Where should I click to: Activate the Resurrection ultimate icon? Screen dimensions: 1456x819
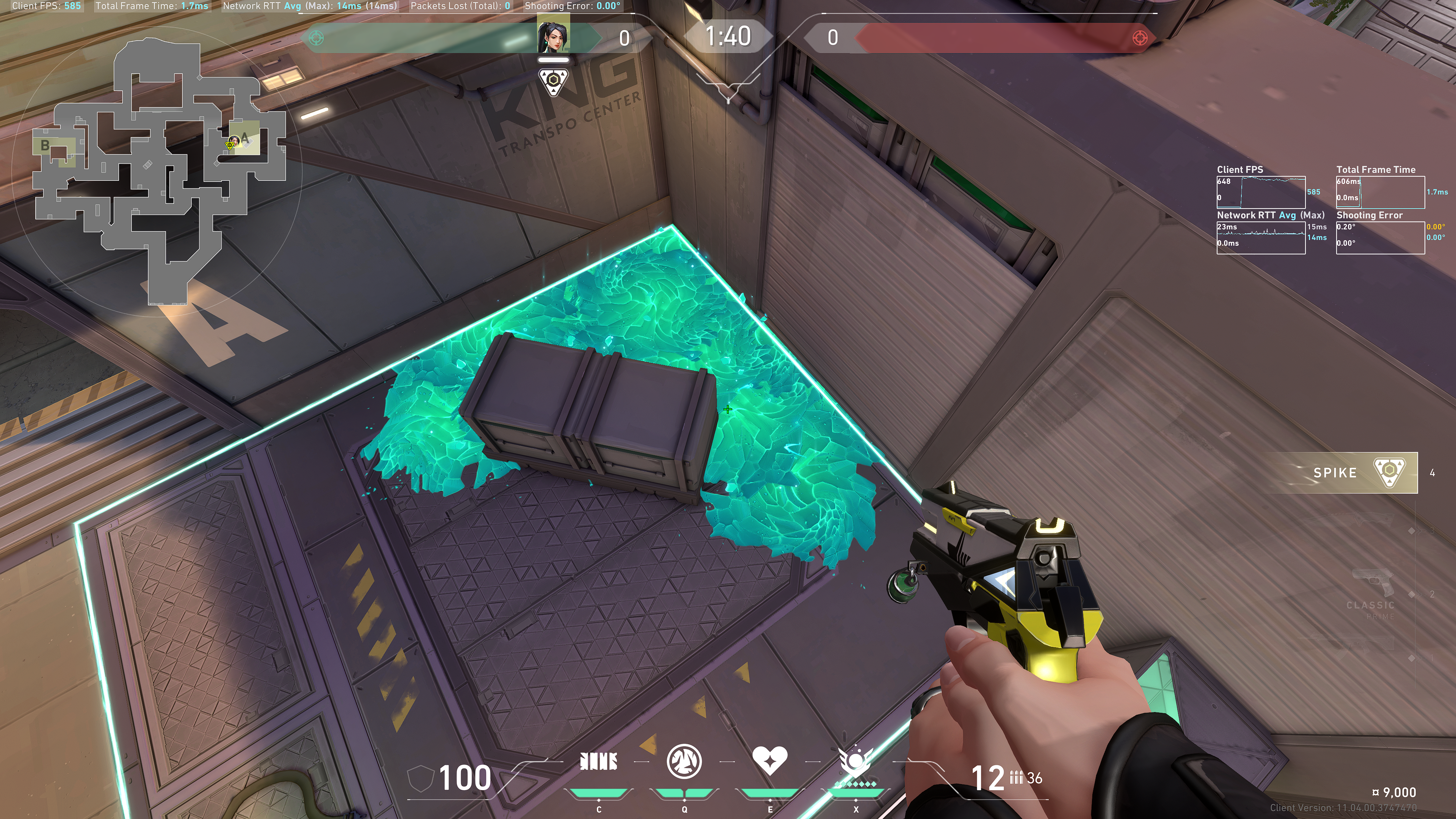tap(855, 761)
